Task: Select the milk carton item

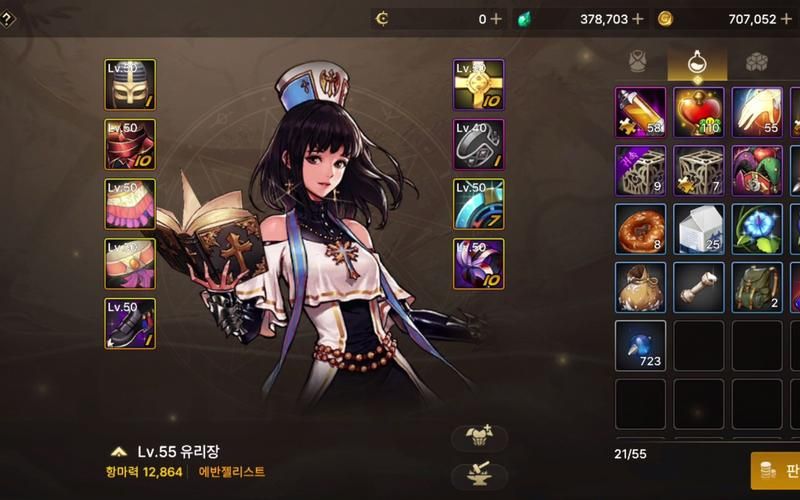Action: [698, 228]
